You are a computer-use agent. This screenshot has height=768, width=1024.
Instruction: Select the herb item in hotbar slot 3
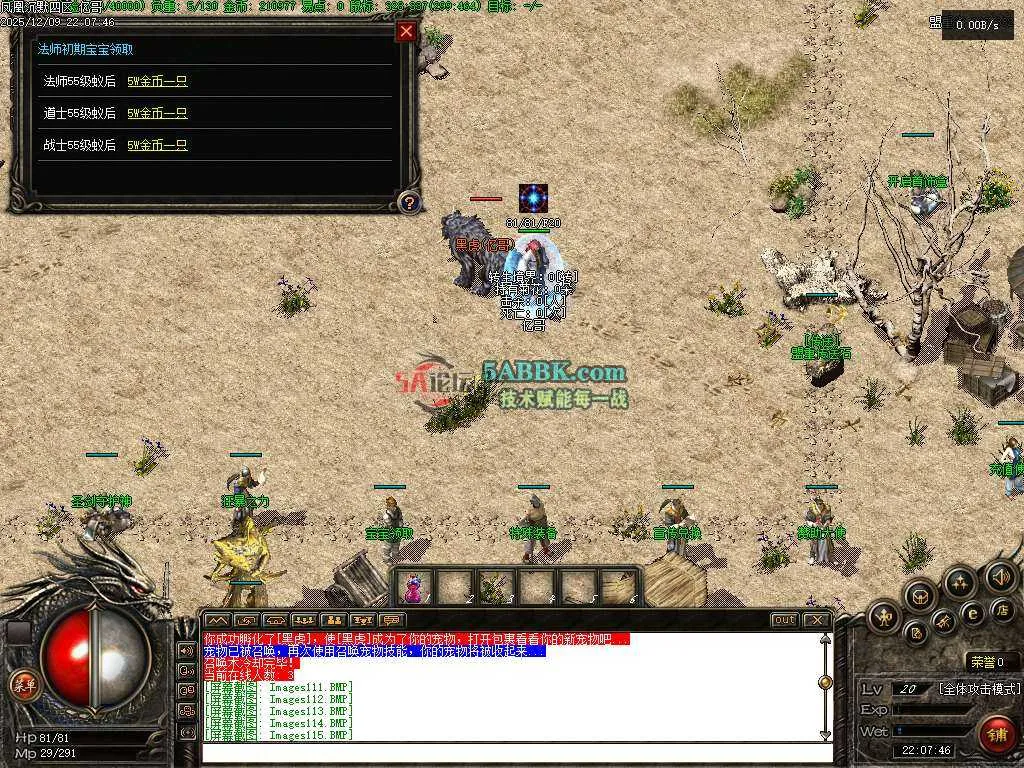pos(496,586)
